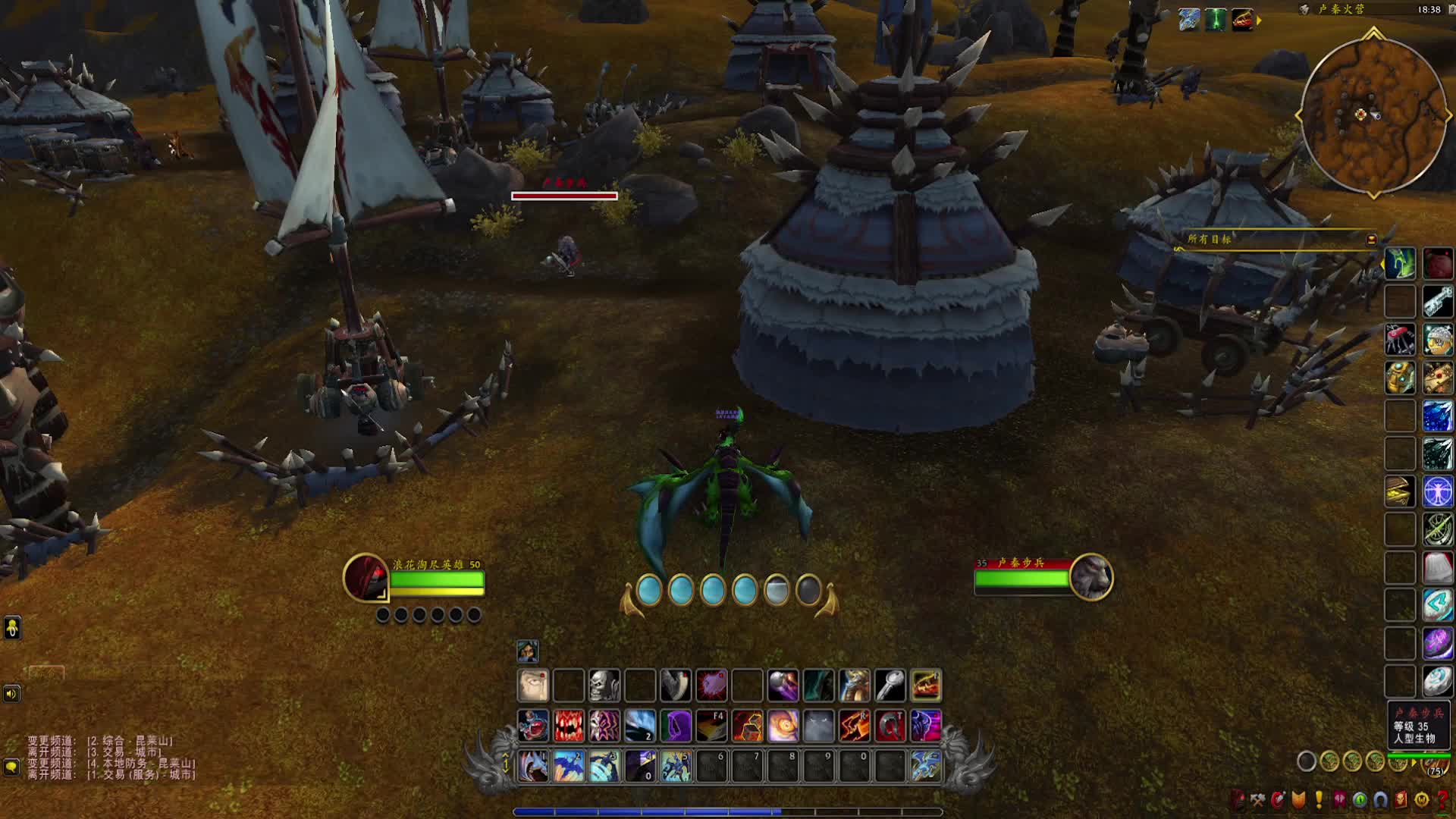Activate the ability in slot 1
Screen dimensions: 1456x819
533,766
